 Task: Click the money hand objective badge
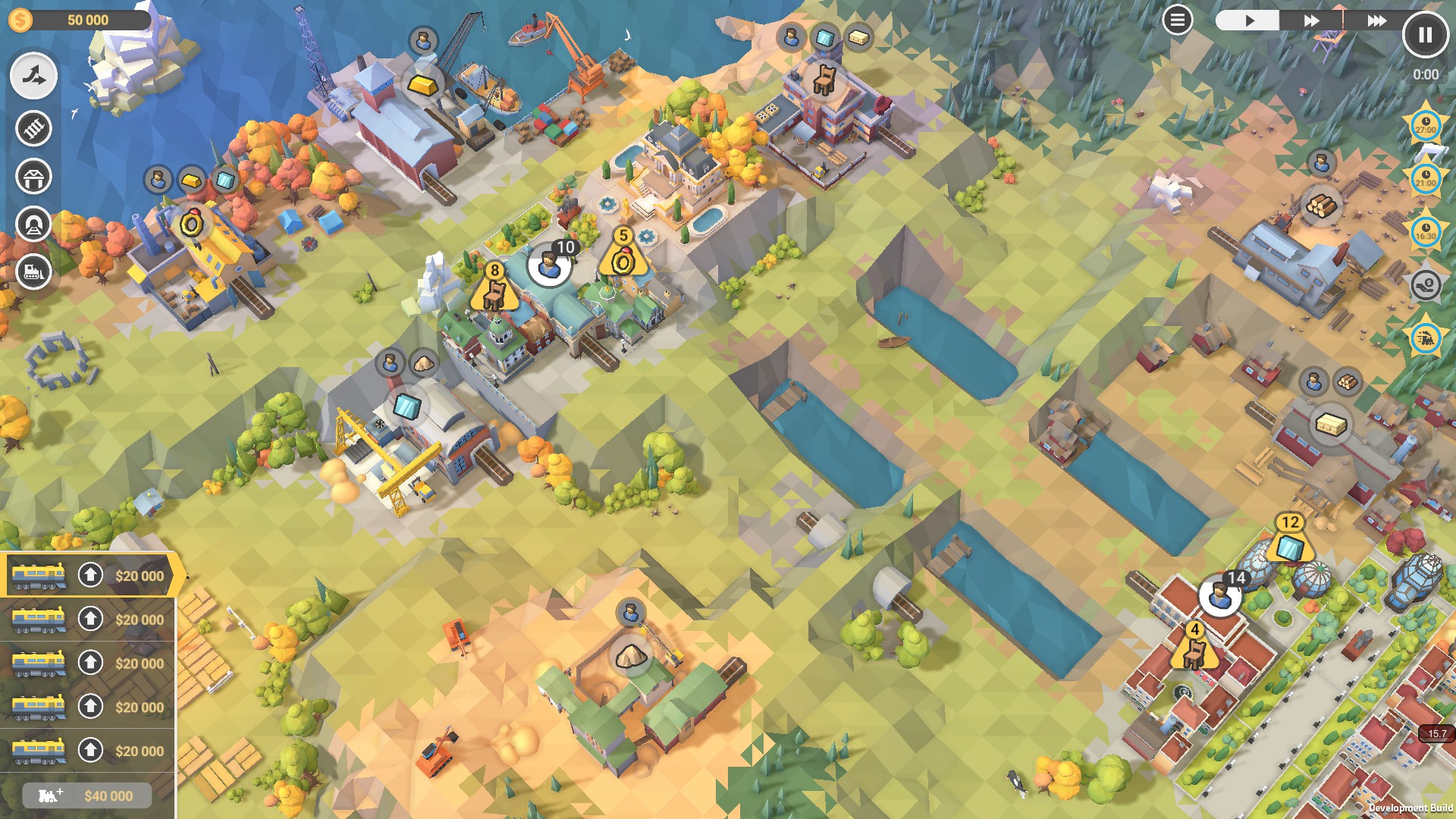[1426, 285]
